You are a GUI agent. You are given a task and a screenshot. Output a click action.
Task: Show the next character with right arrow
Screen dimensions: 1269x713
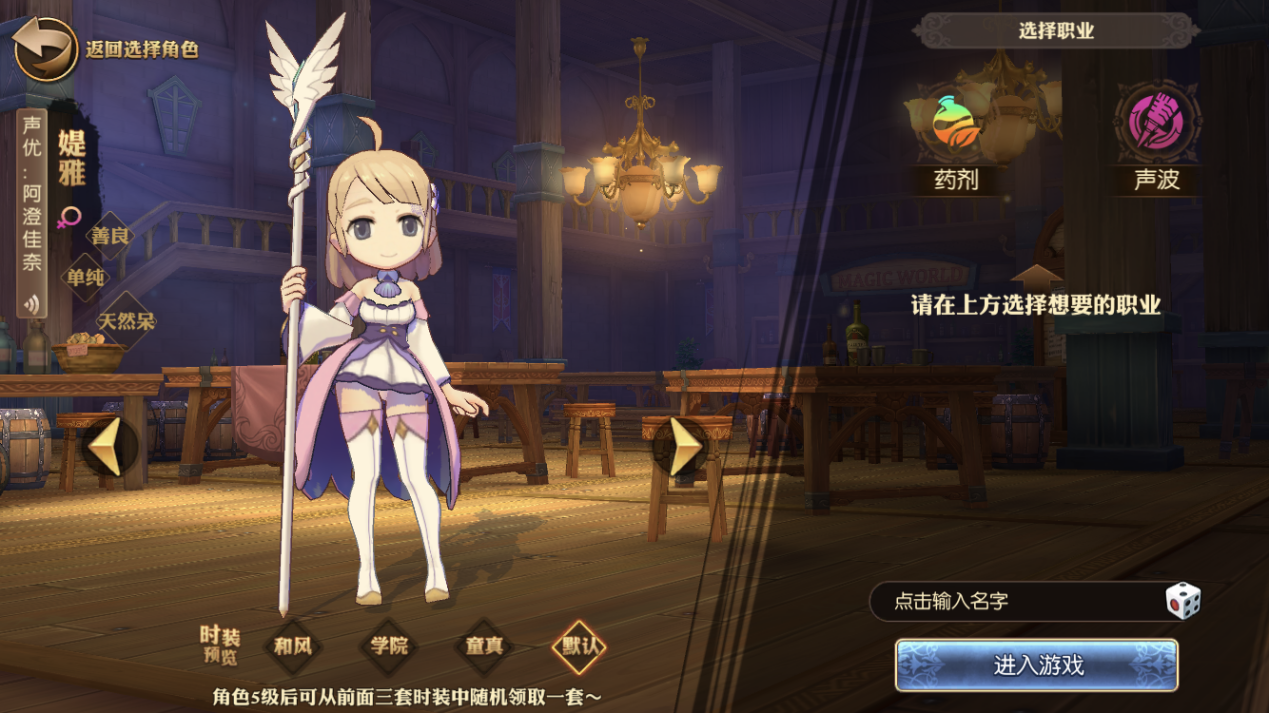[683, 447]
